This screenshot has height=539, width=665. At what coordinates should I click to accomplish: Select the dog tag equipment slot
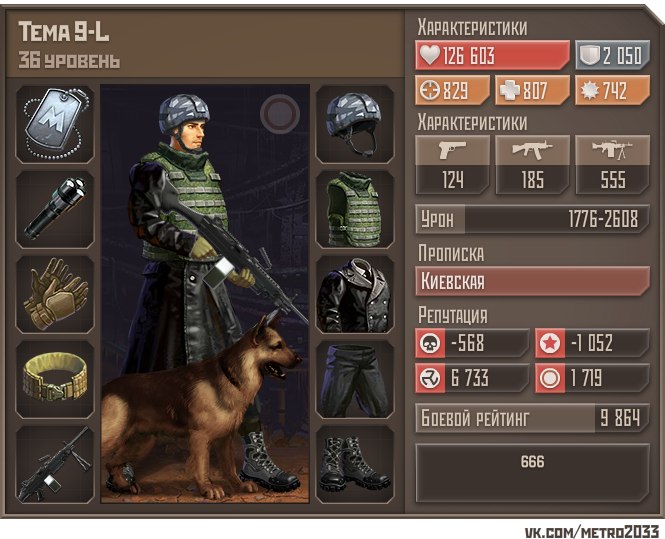click(56, 124)
